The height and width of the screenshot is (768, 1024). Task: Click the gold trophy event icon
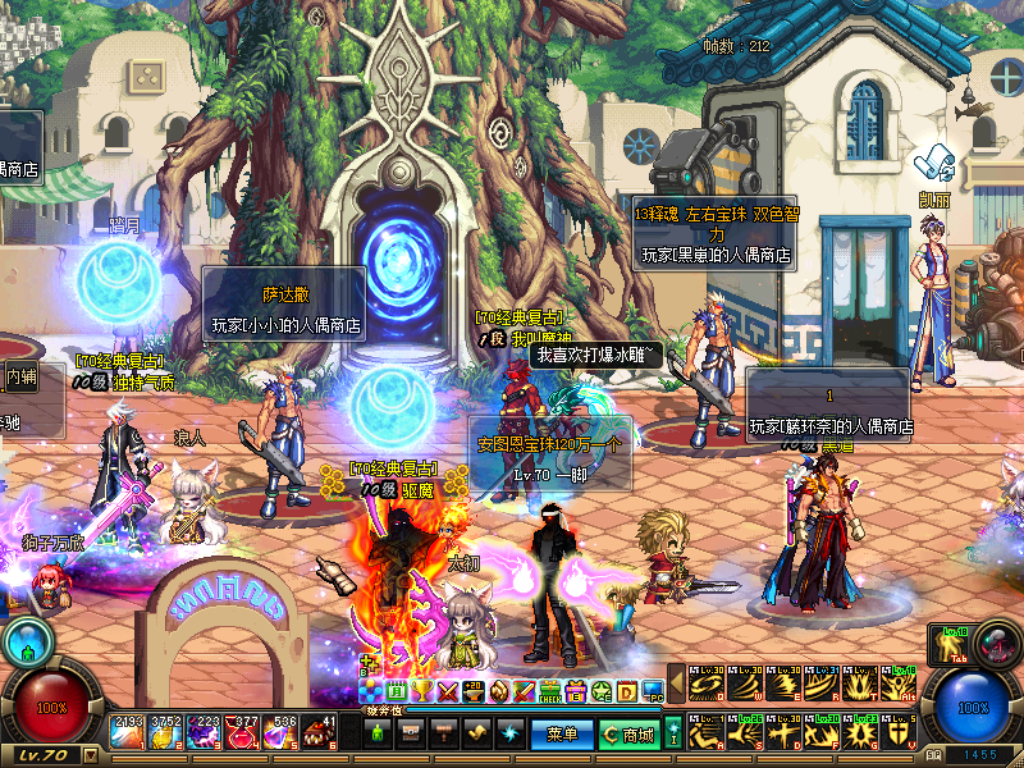[x=422, y=691]
